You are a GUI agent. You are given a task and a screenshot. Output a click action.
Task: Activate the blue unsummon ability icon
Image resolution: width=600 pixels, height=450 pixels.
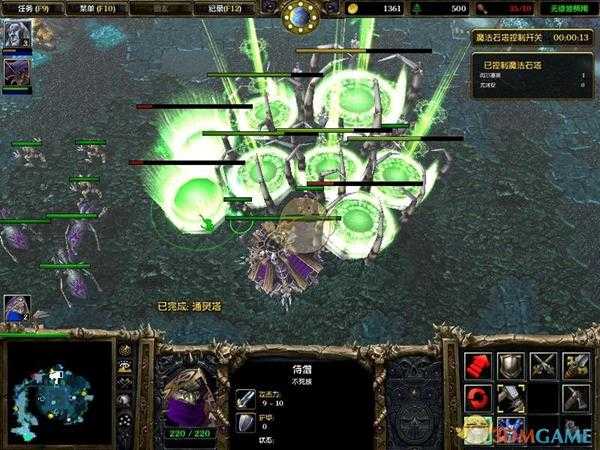click(x=511, y=430)
